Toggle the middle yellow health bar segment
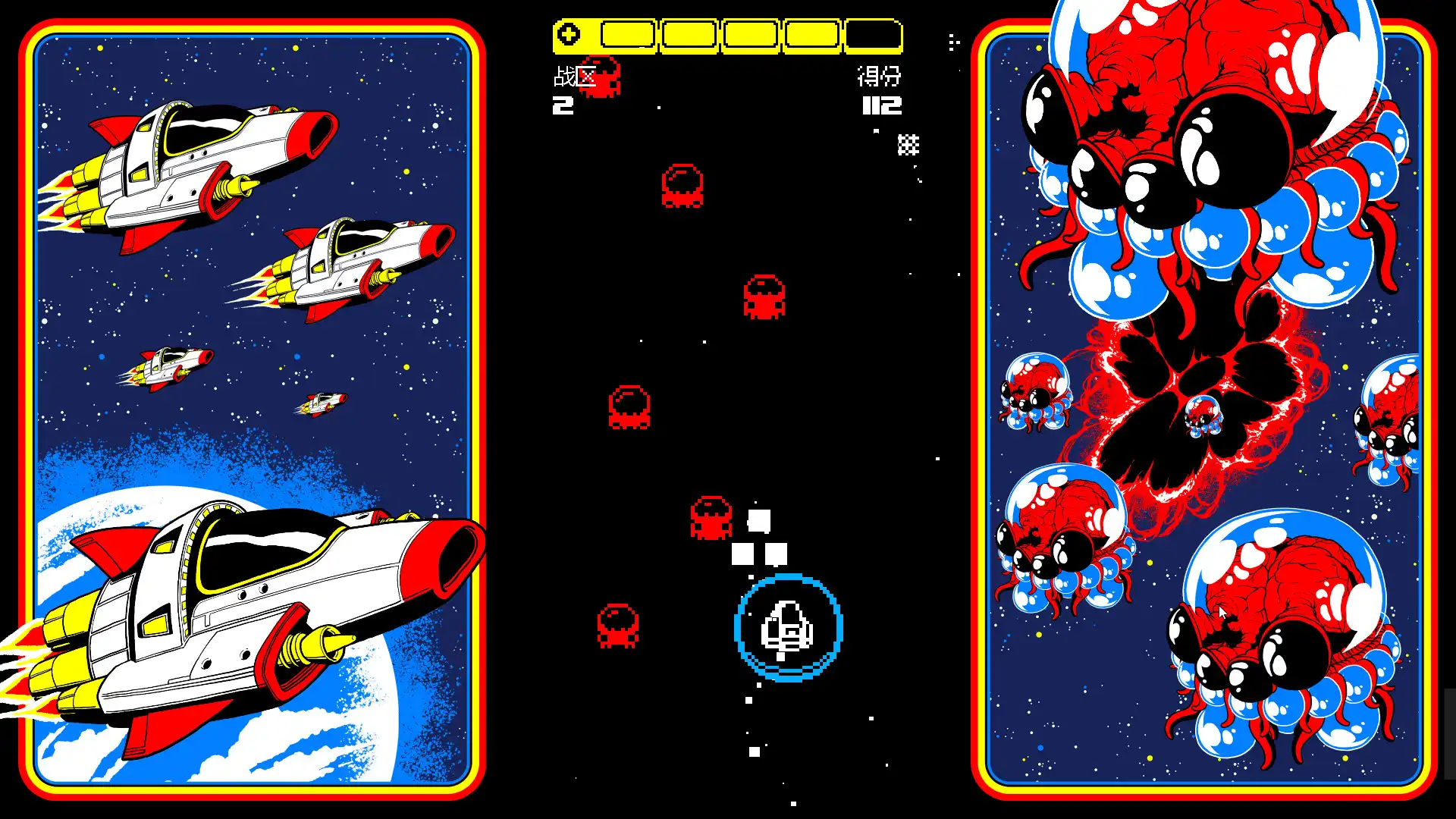This screenshot has height=819, width=1456. pos(749,35)
